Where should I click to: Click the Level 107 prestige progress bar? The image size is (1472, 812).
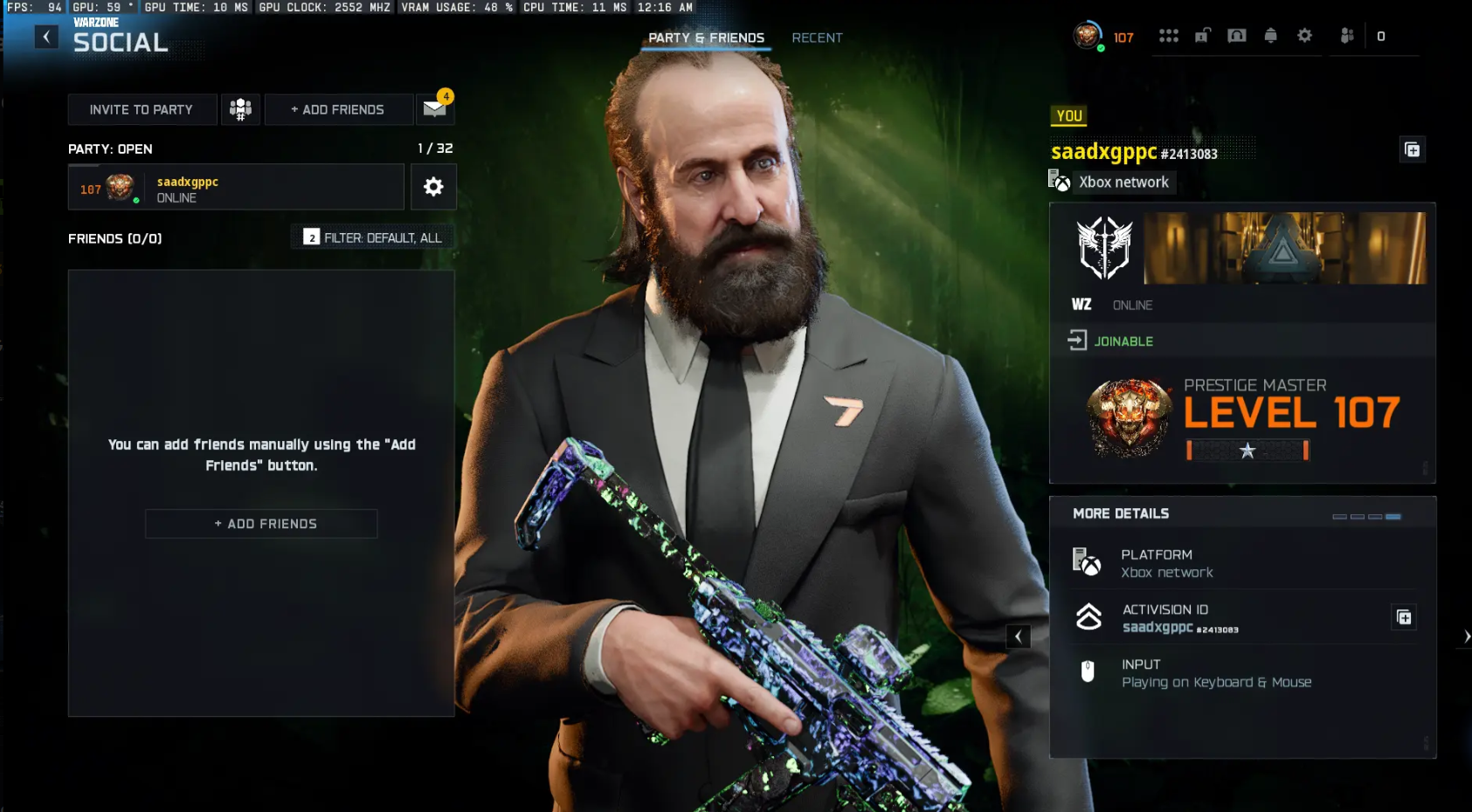pos(1247,451)
